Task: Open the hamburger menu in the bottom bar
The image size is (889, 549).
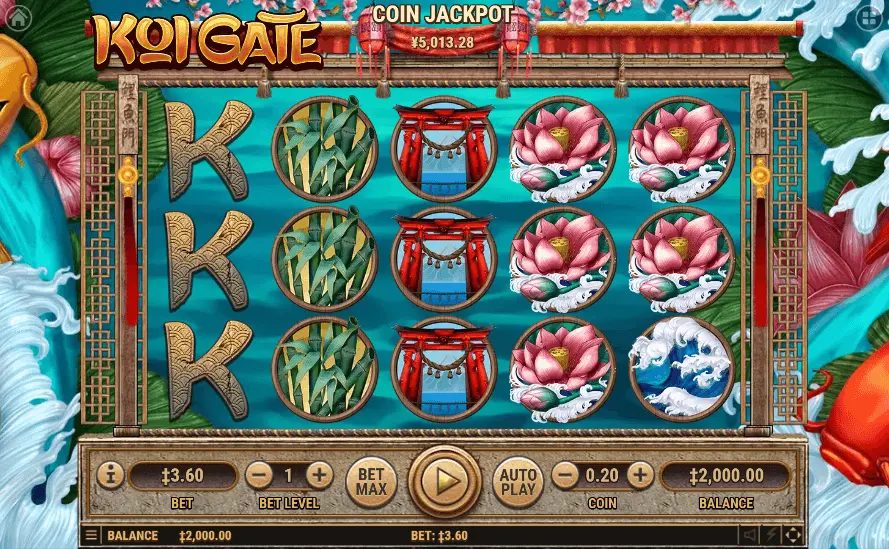Action: (x=92, y=535)
